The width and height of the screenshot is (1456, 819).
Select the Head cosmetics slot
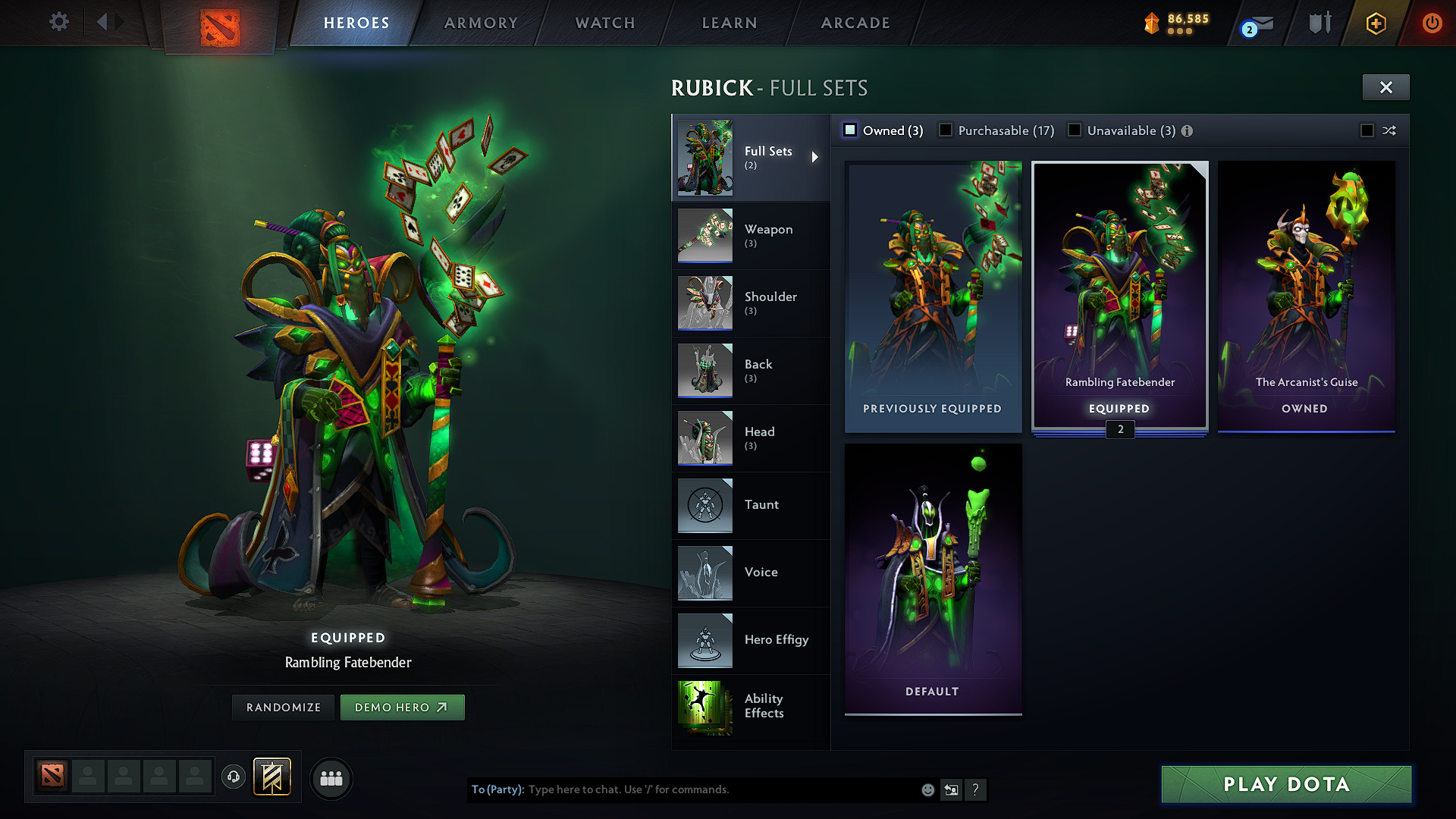759,438
